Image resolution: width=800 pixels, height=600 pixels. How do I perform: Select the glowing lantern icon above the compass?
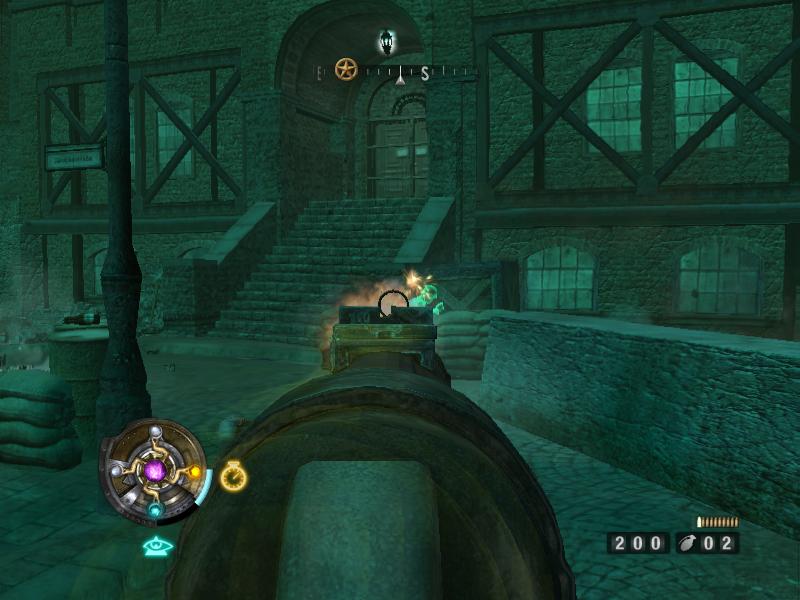(x=387, y=42)
